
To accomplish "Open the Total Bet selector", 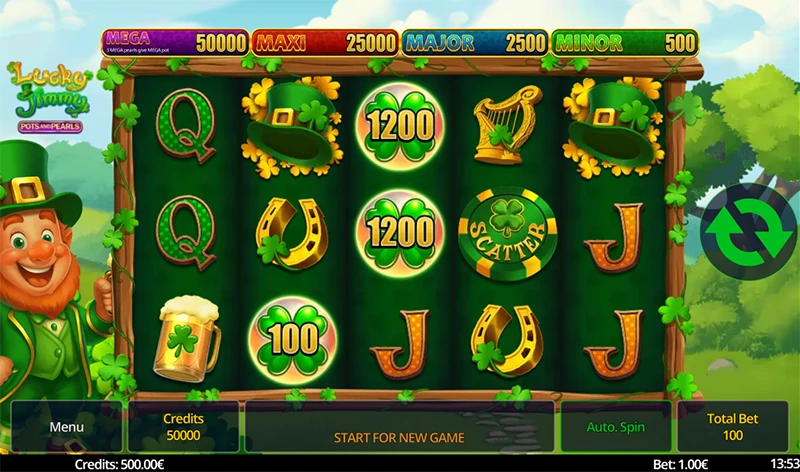I will [731, 427].
